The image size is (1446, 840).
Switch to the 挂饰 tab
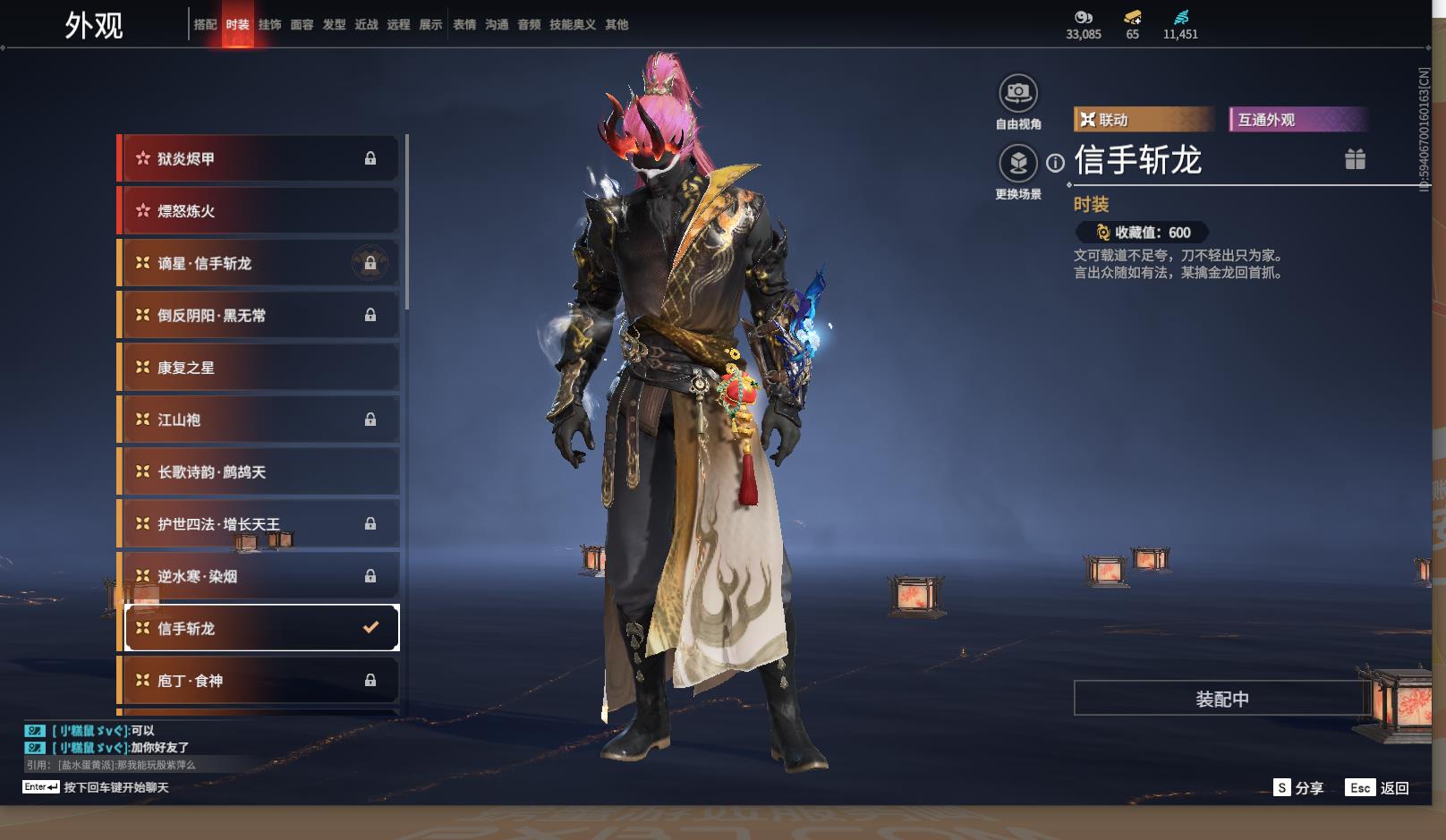pyautogui.click(x=269, y=25)
